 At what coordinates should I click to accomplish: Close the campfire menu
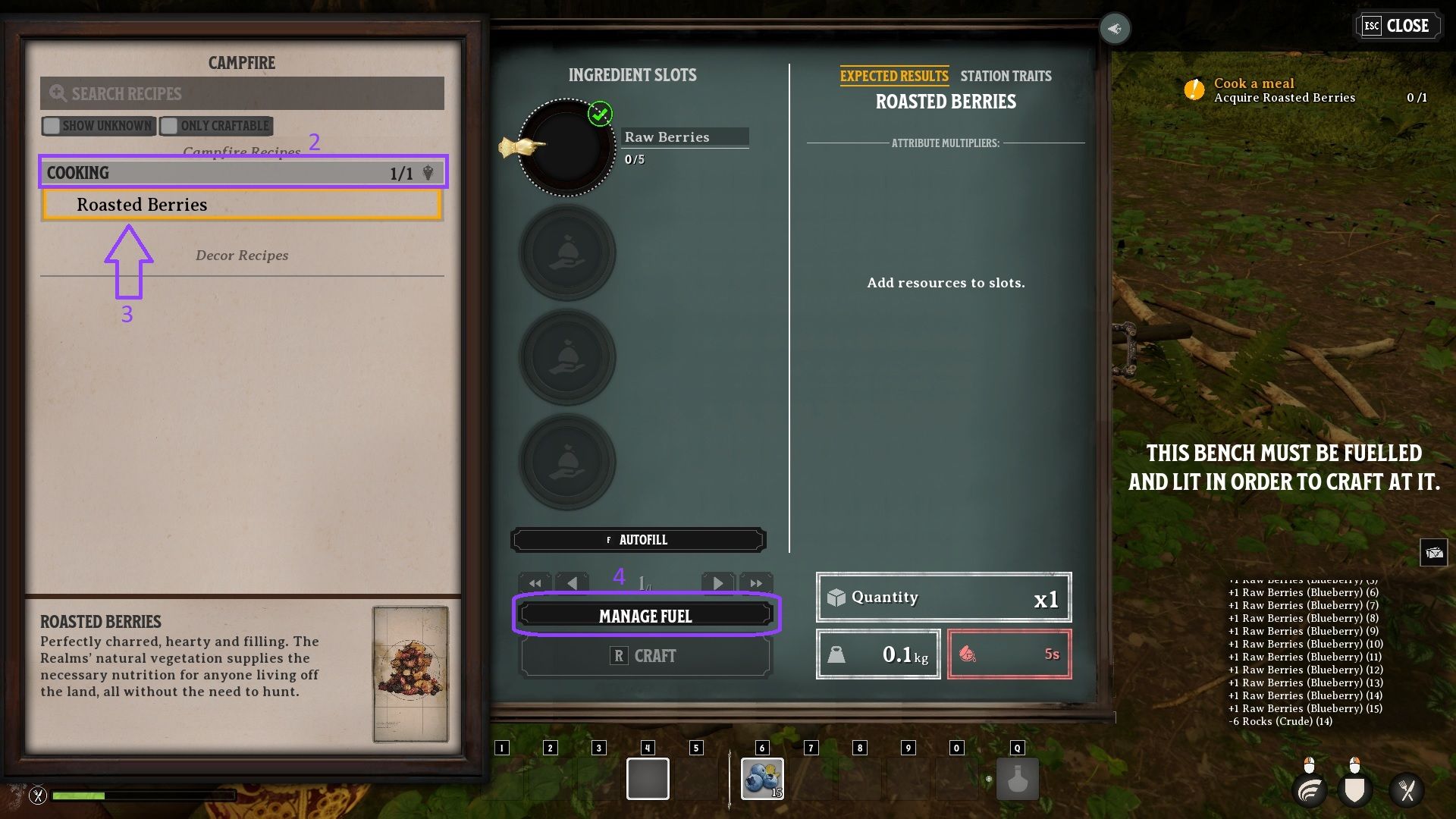click(x=1397, y=26)
